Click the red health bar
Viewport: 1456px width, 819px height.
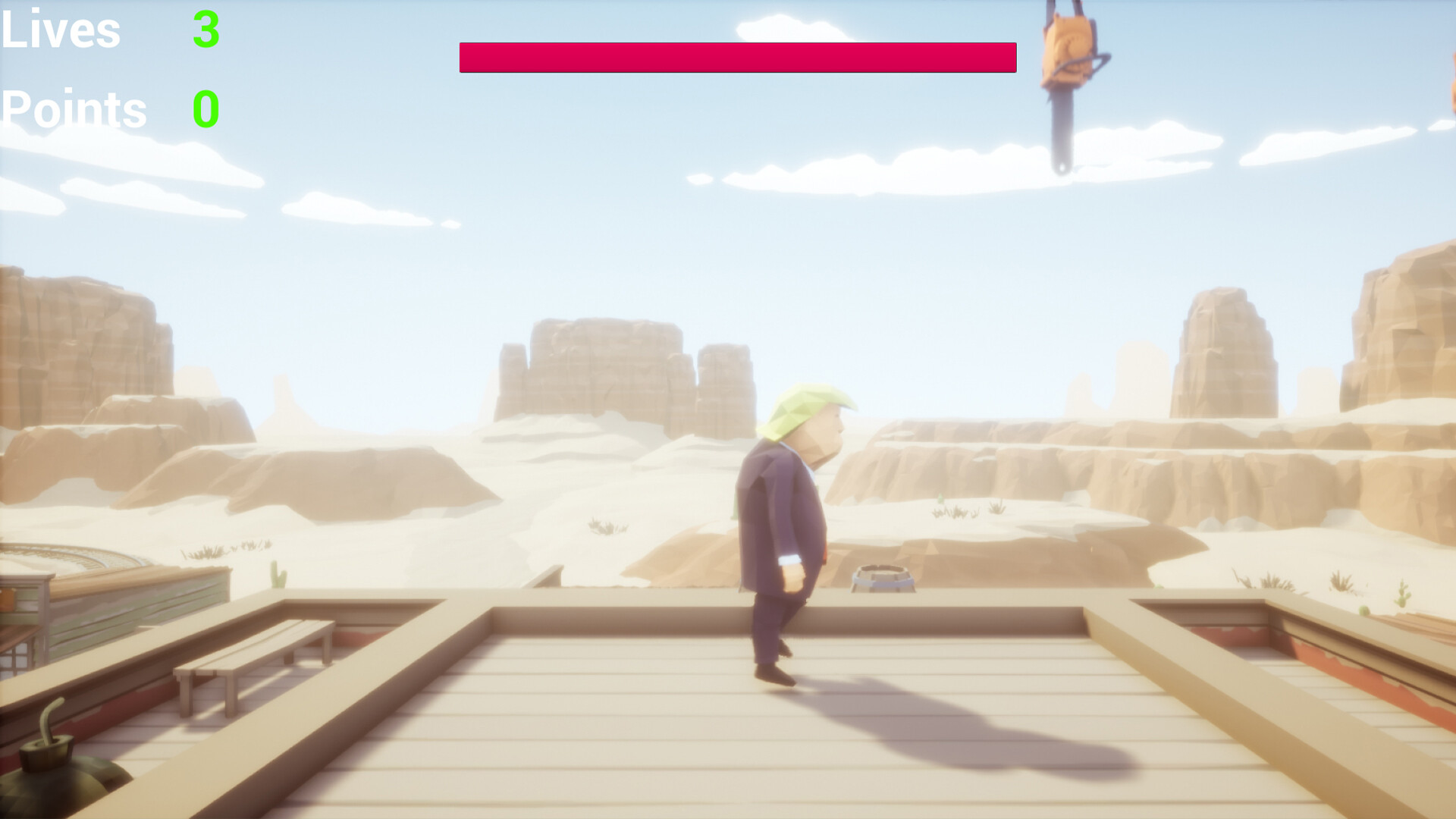point(738,57)
